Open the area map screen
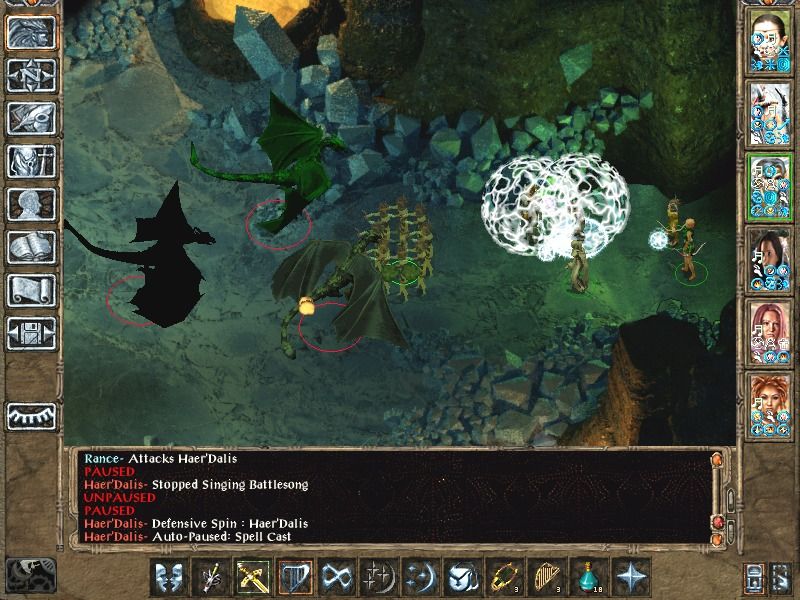The image size is (800, 600). point(31,76)
